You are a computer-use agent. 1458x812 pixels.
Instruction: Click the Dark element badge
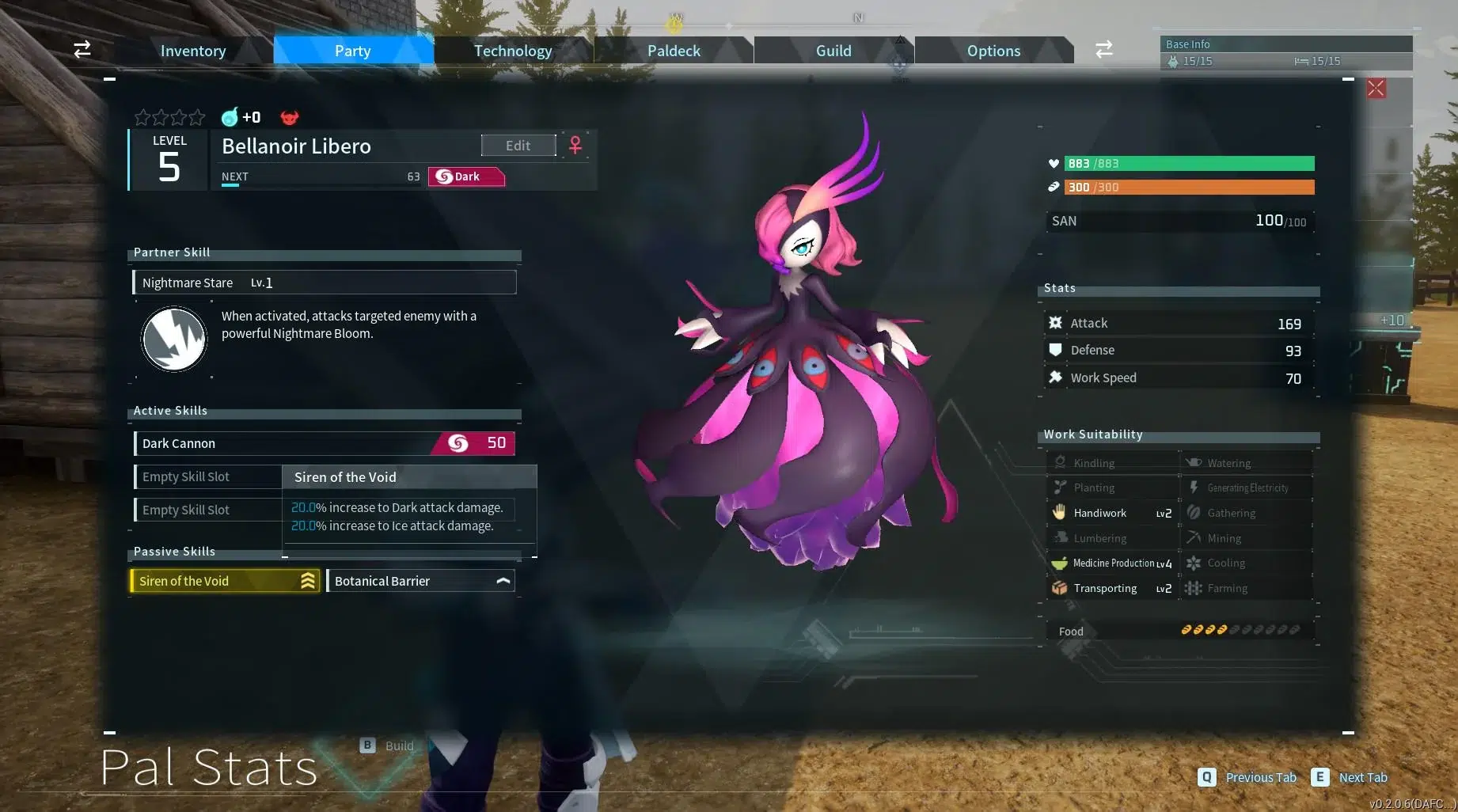point(465,176)
